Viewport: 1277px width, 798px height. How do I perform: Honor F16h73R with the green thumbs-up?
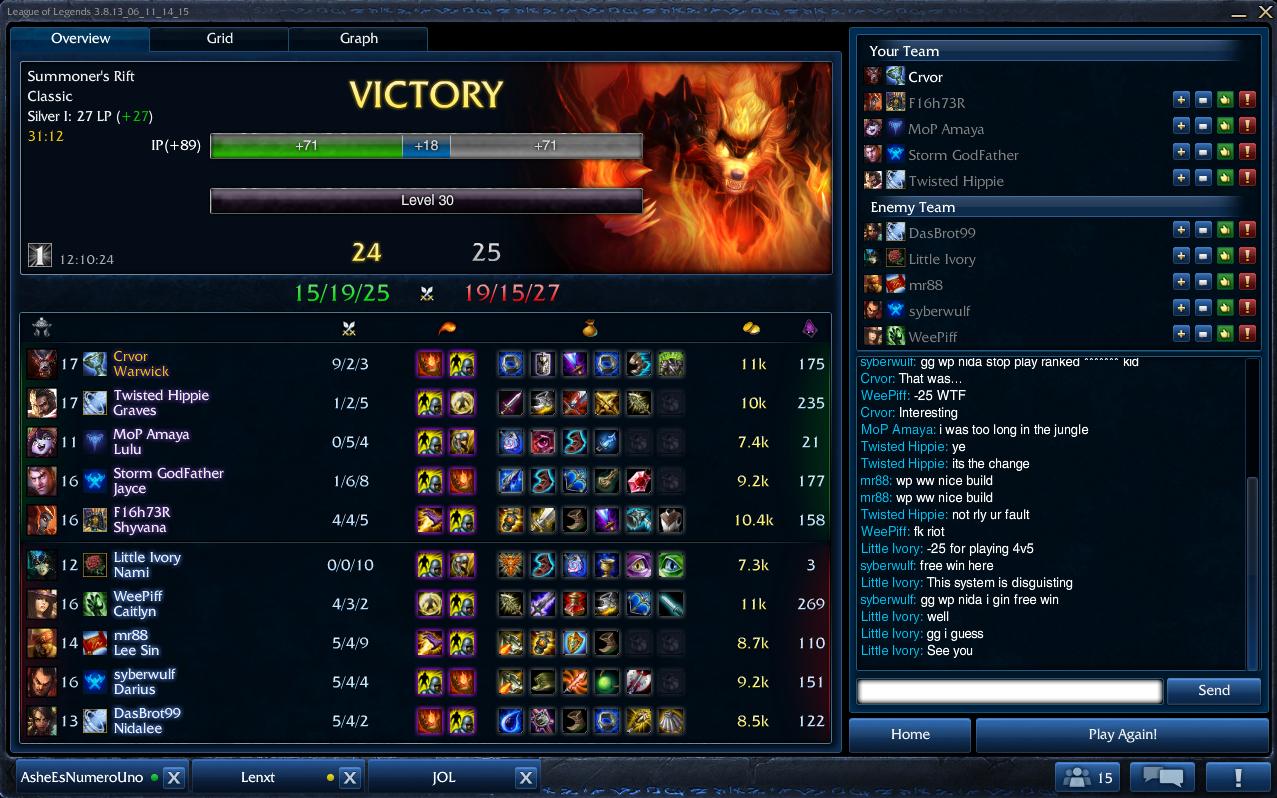(1225, 102)
